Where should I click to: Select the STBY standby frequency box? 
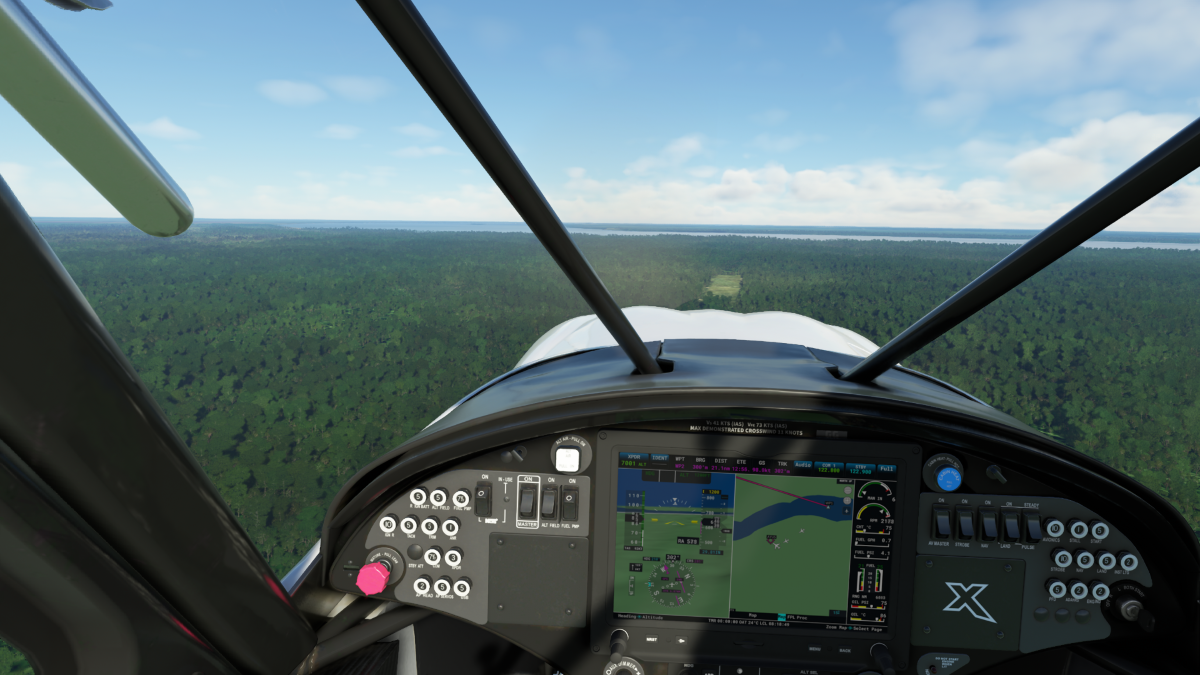(859, 468)
